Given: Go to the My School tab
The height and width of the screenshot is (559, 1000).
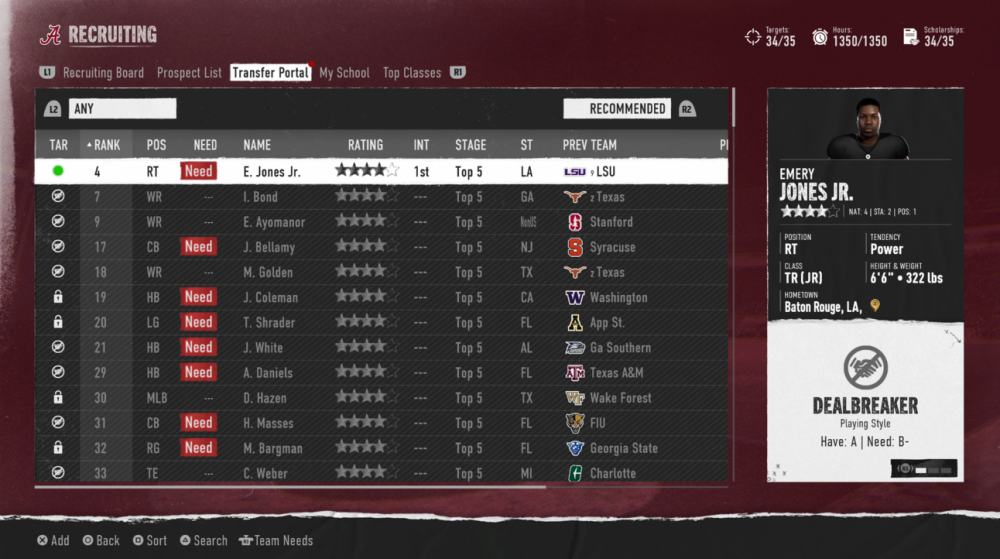Looking at the screenshot, I should 344,73.
